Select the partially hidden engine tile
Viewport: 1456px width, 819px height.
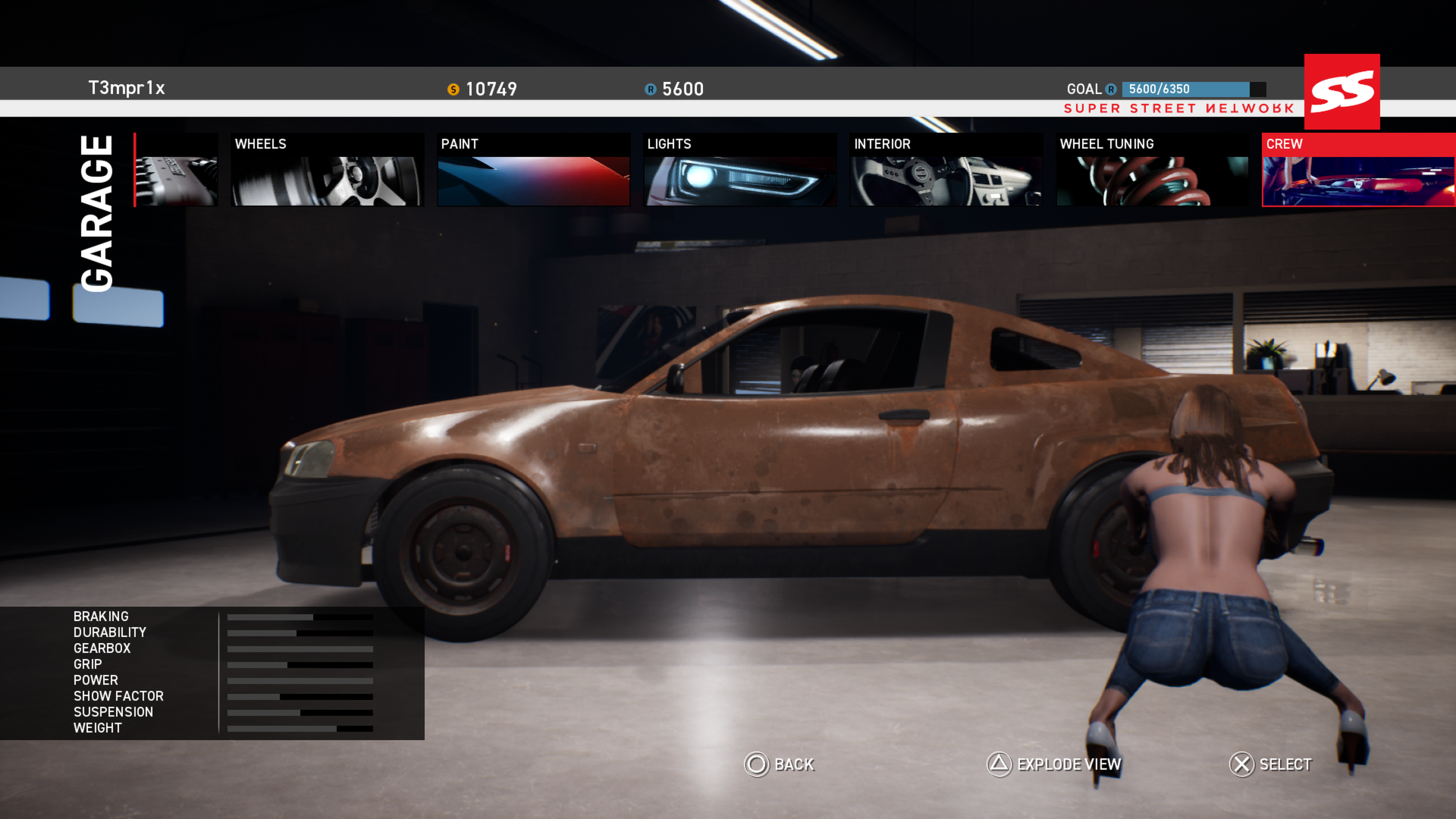click(x=176, y=171)
